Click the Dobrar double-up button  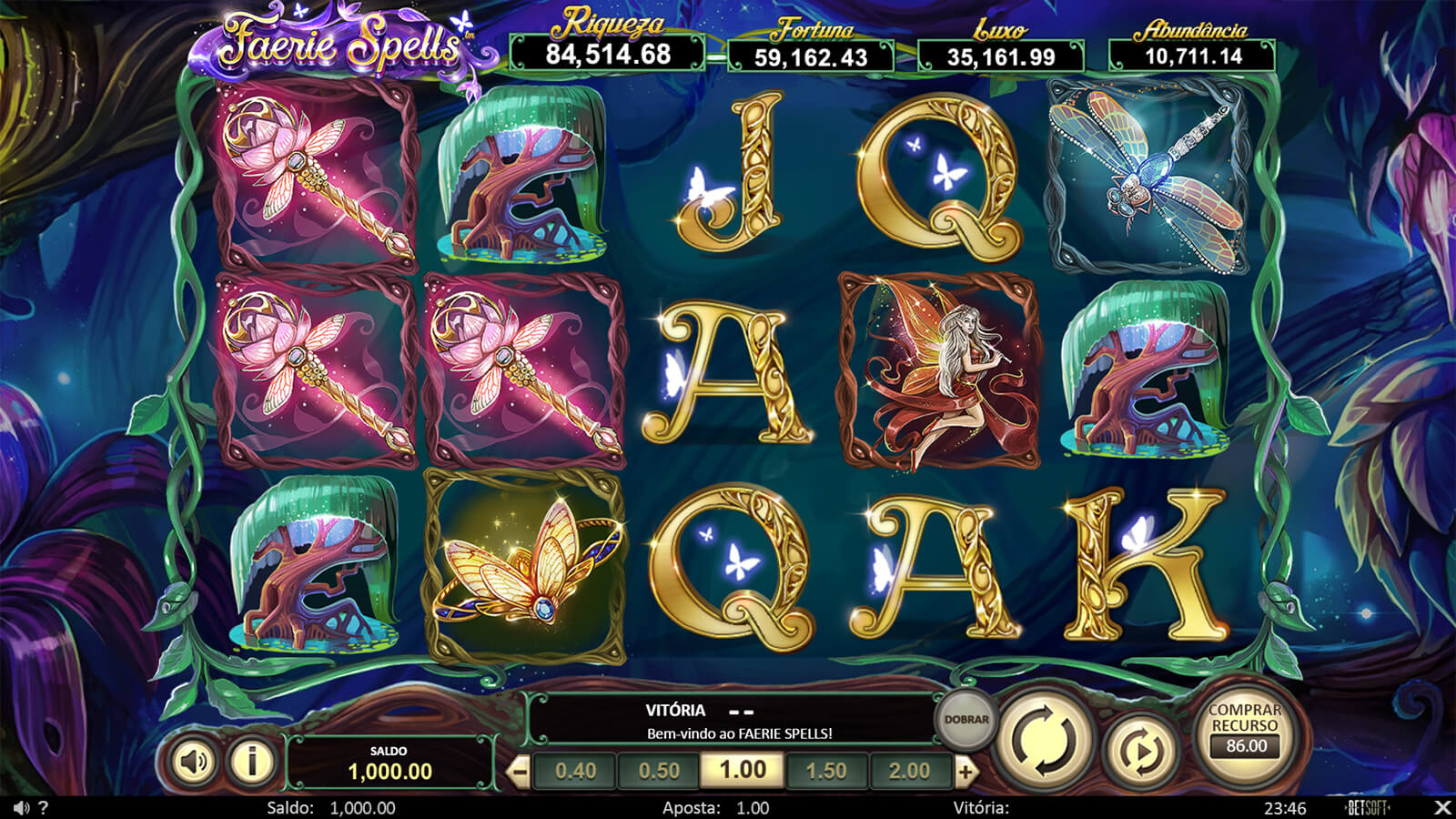966,720
